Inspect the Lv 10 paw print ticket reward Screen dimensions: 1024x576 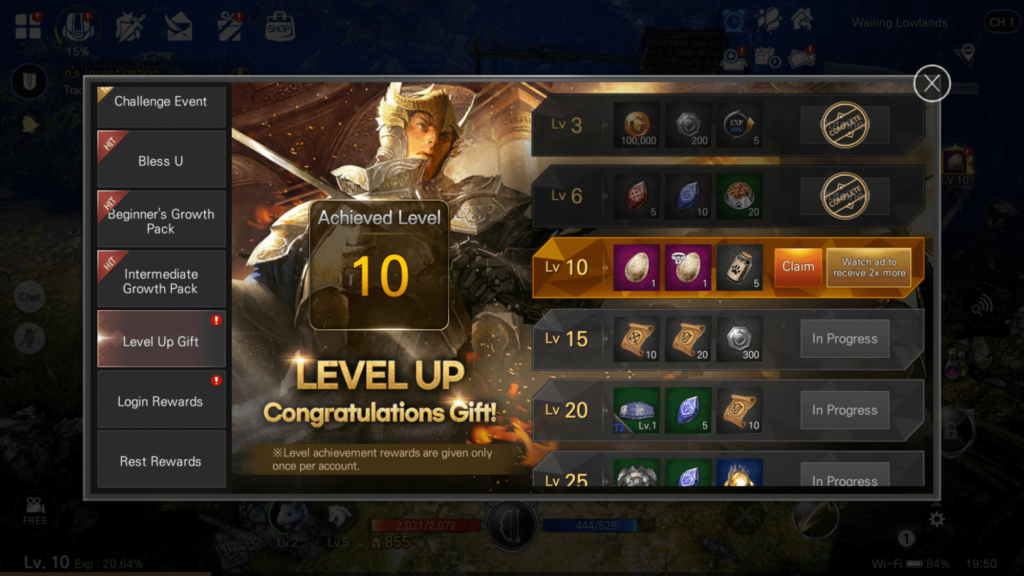click(x=740, y=268)
